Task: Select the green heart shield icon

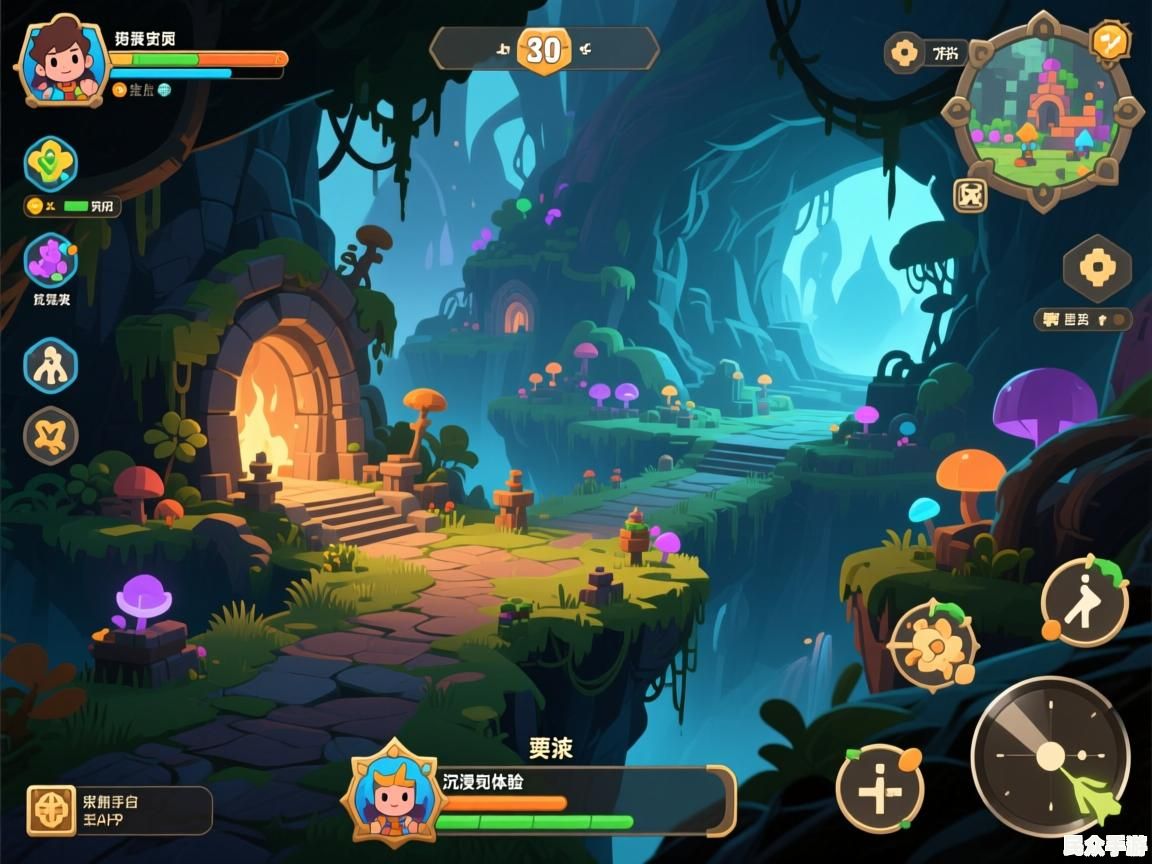Action: pyautogui.click(x=50, y=163)
